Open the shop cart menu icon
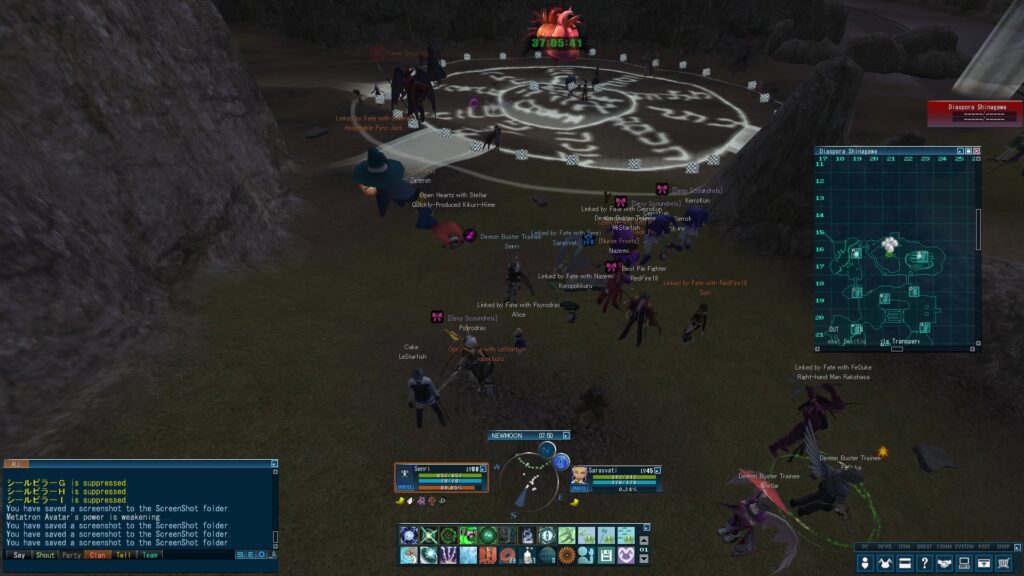The width and height of the screenshot is (1024, 576). click(1003, 563)
